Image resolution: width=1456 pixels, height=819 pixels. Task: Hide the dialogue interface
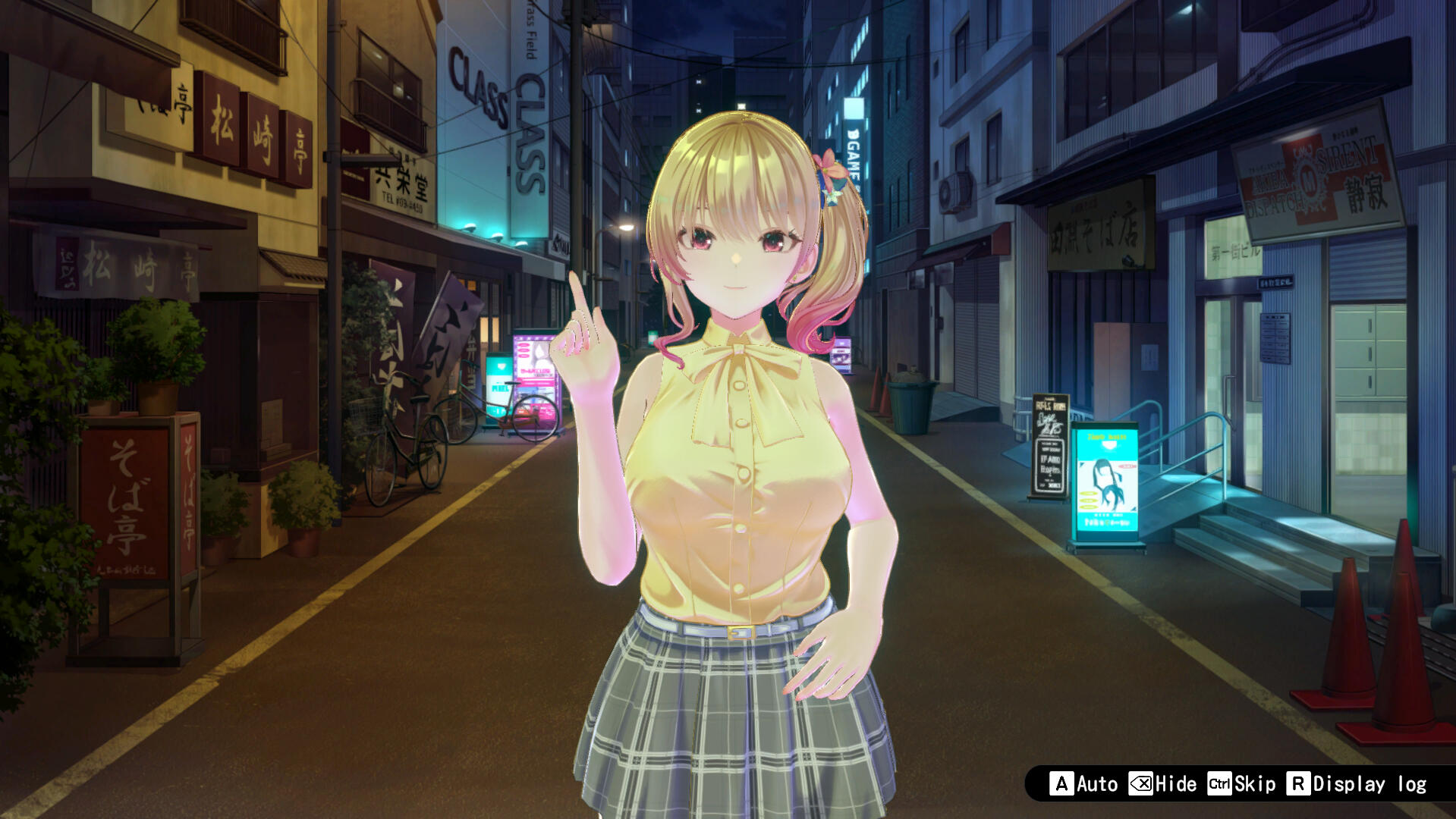pyautogui.click(x=1163, y=783)
